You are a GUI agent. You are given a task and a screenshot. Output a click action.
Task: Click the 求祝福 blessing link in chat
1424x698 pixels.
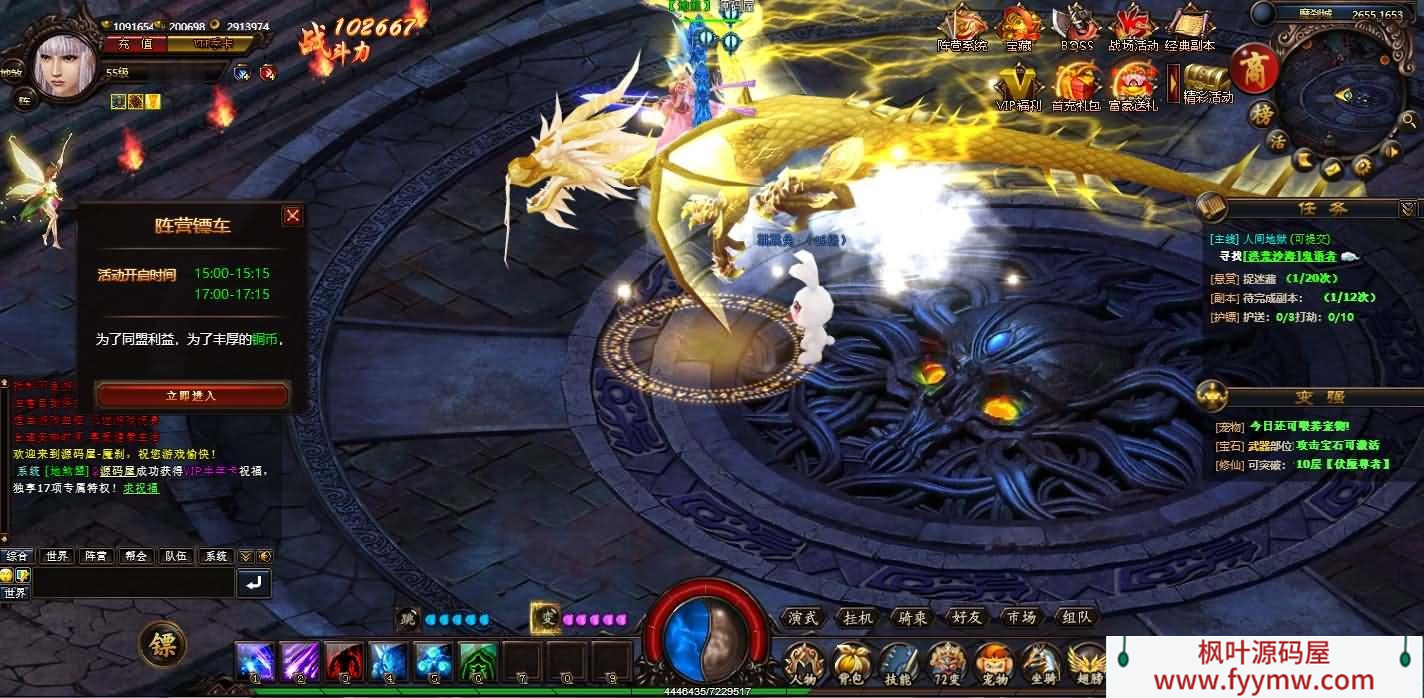[141, 488]
